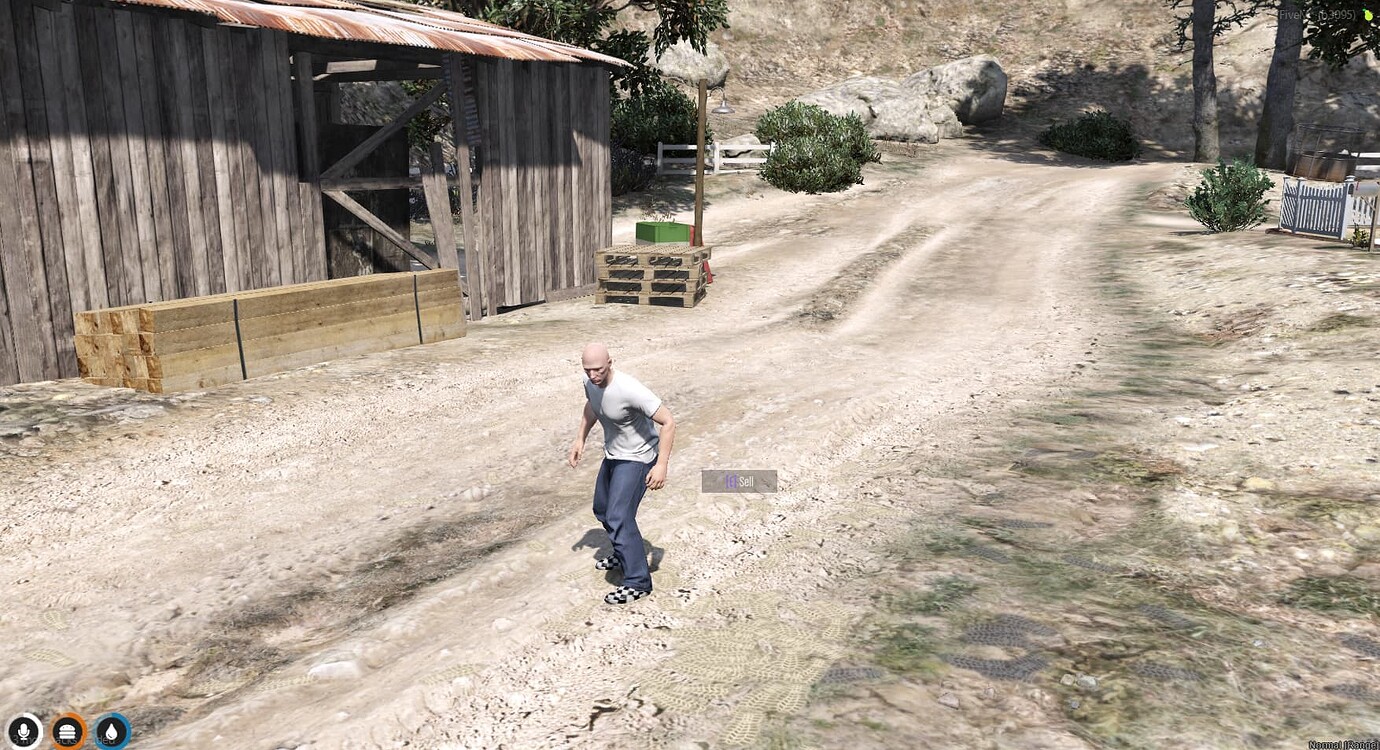Image resolution: width=1380 pixels, height=750 pixels.
Task: Open the status icons tray bottom-left
Action: point(65,730)
